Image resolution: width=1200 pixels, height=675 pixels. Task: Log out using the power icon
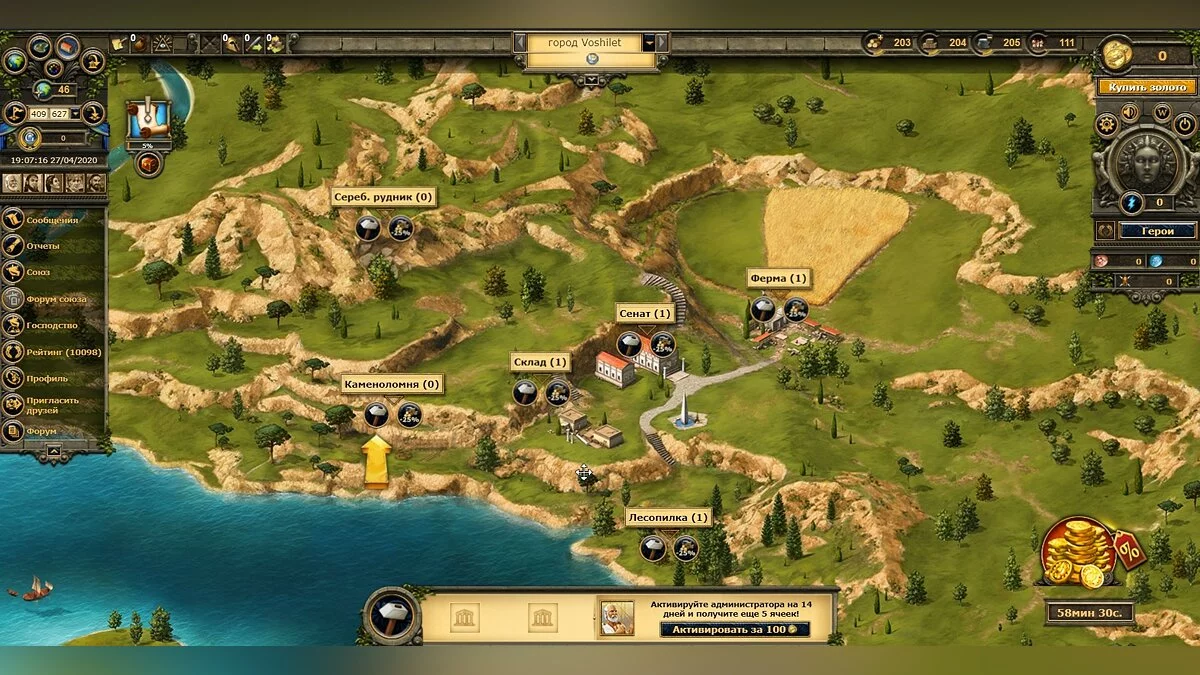click(x=1187, y=125)
